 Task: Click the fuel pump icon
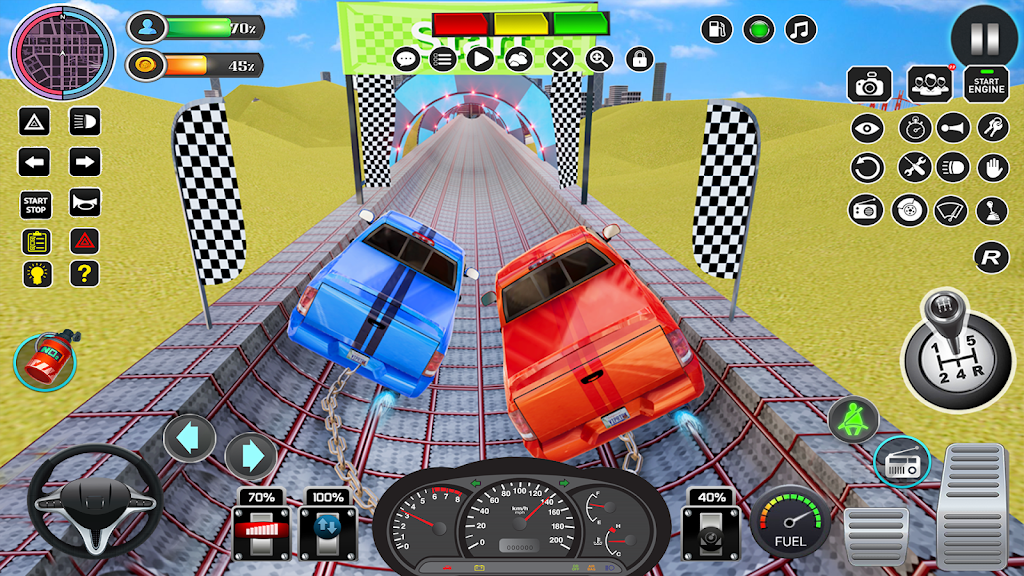(x=716, y=29)
